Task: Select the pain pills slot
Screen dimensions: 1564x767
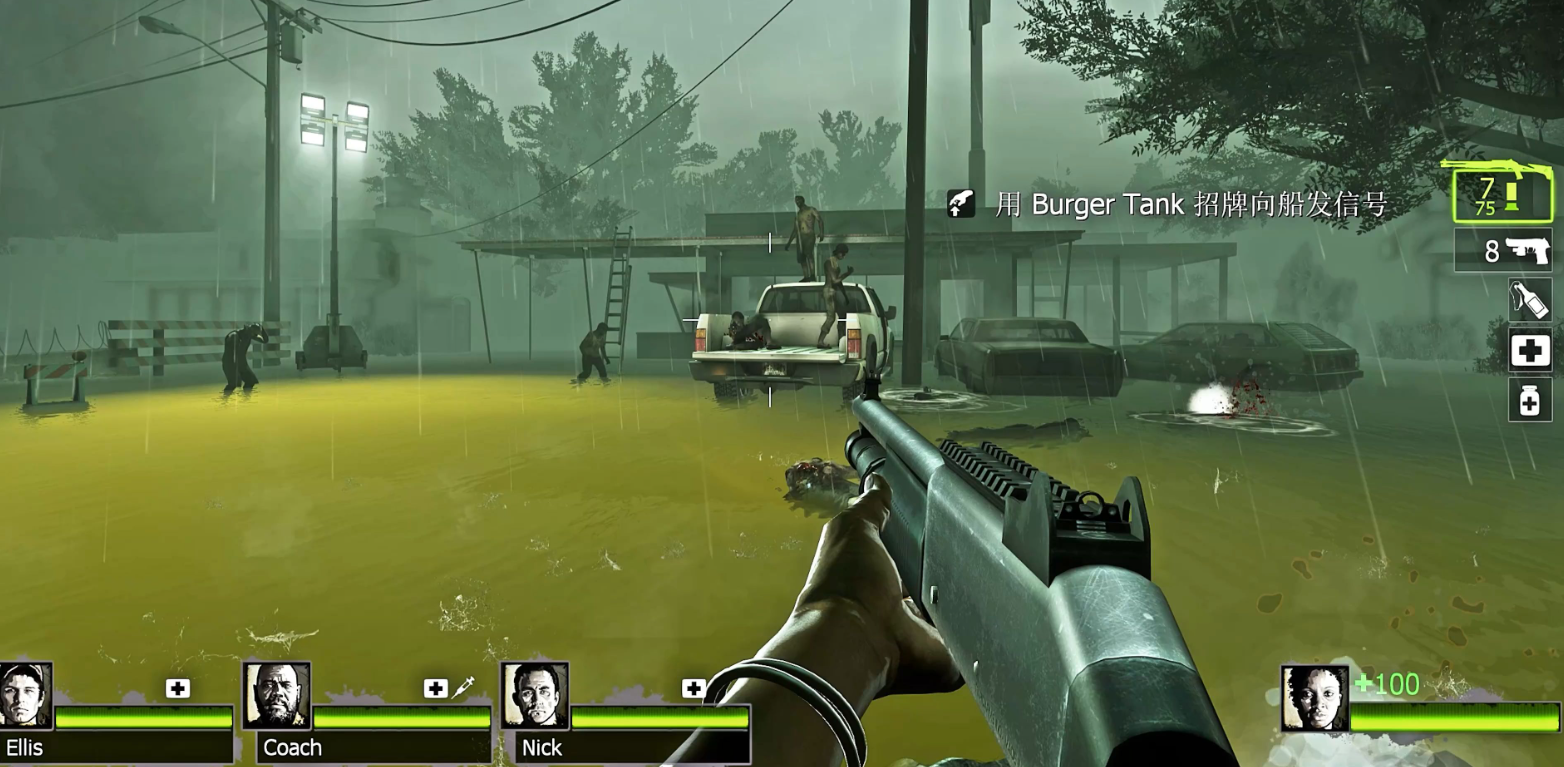Action: (x=1530, y=400)
